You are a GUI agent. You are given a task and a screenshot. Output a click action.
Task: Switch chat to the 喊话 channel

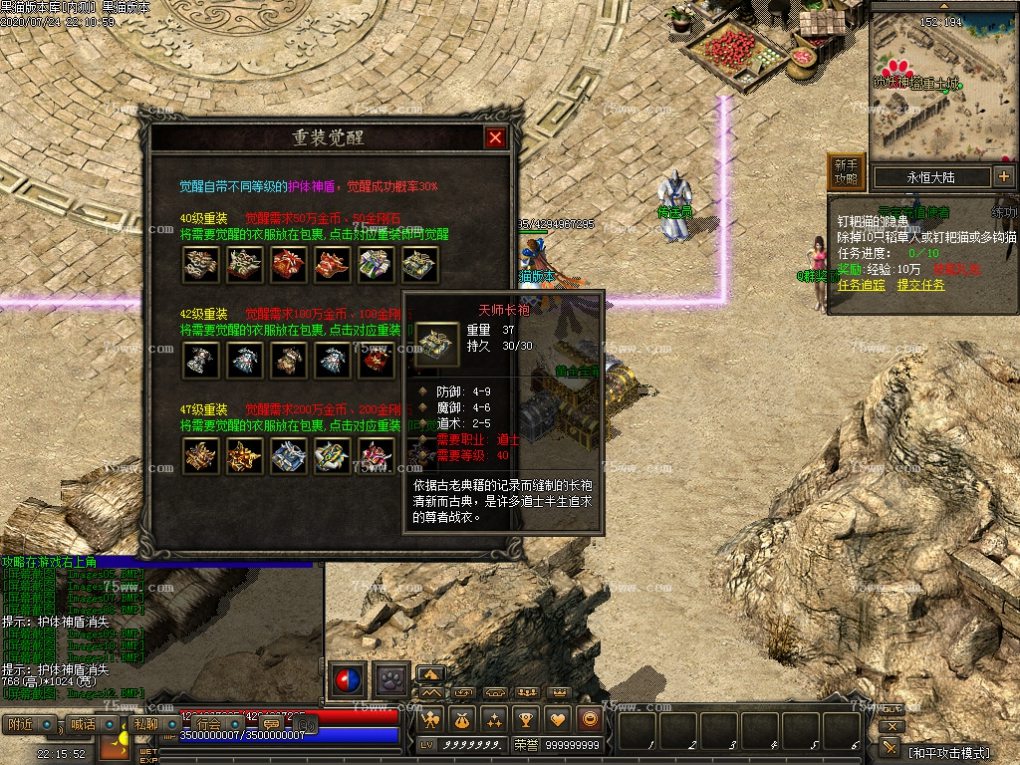[83, 725]
